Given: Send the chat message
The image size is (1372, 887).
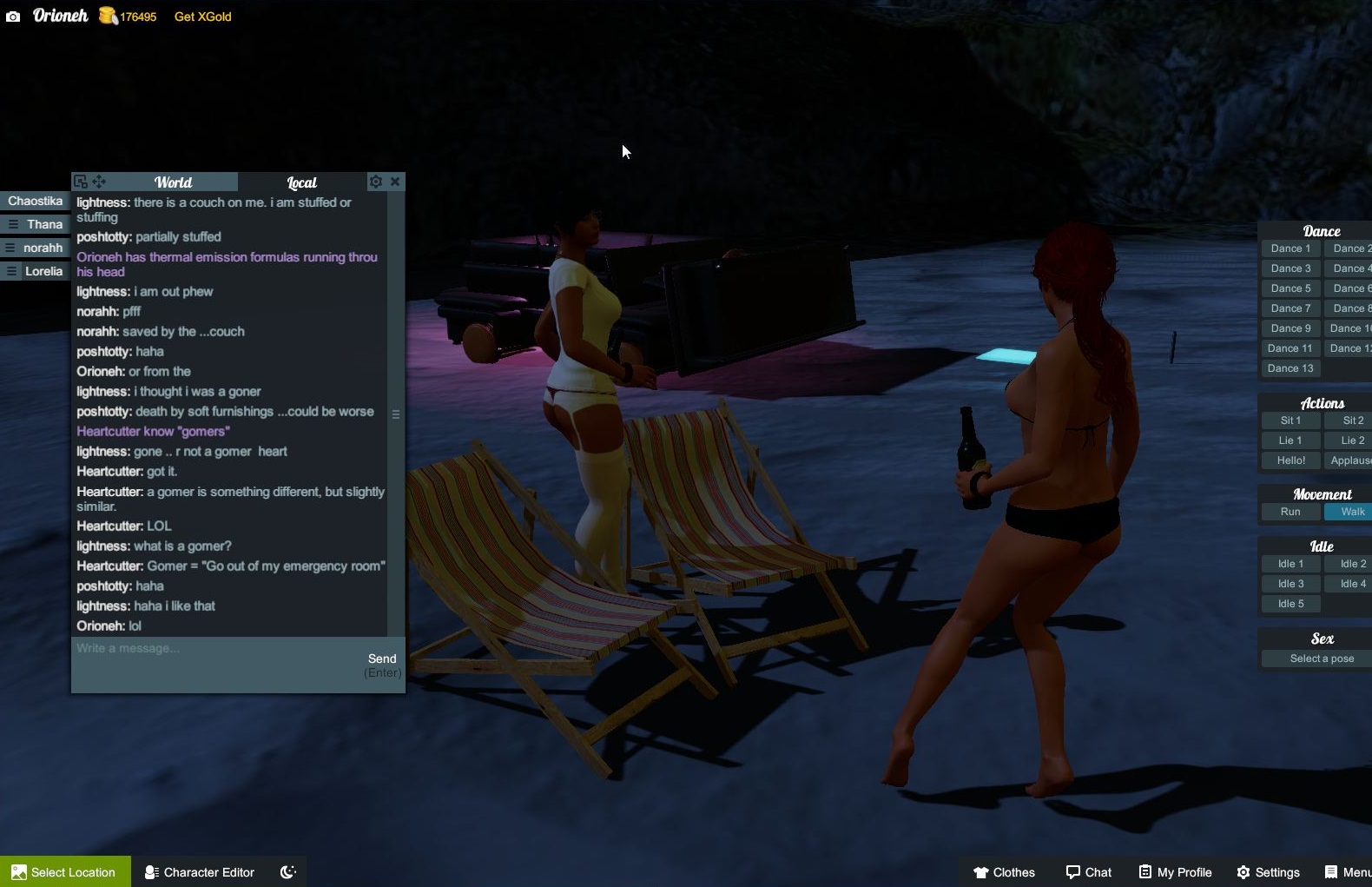Looking at the screenshot, I should pyautogui.click(x=382, y=659).
